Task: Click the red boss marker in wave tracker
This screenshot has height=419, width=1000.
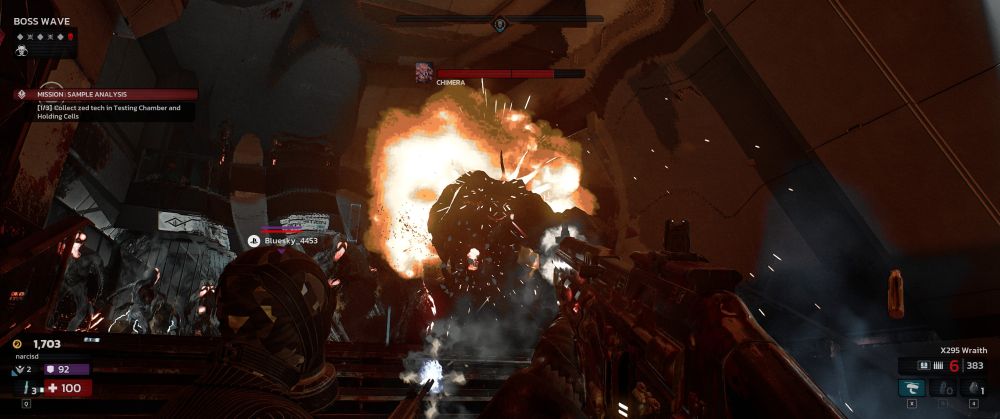Action: (x=70, y=36)
